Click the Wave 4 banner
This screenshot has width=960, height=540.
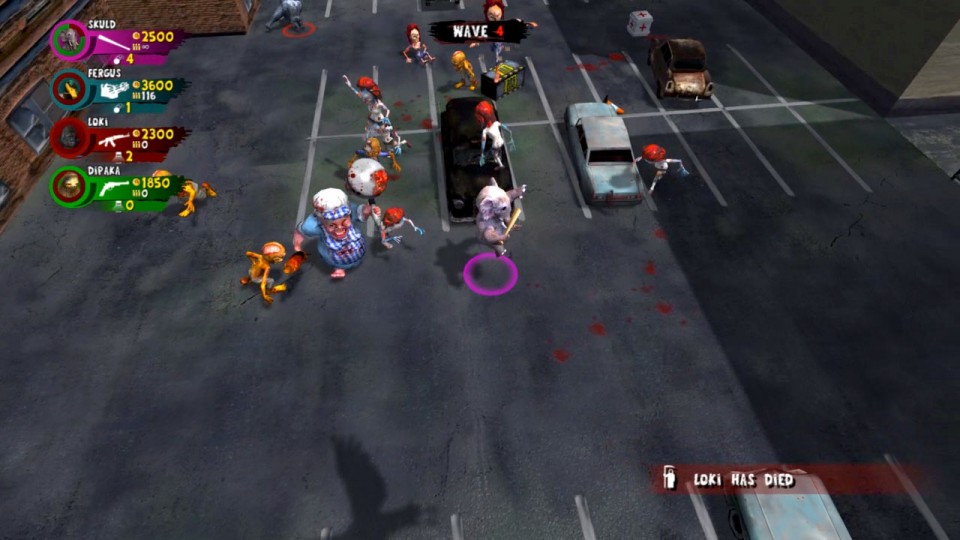[478, 31]
